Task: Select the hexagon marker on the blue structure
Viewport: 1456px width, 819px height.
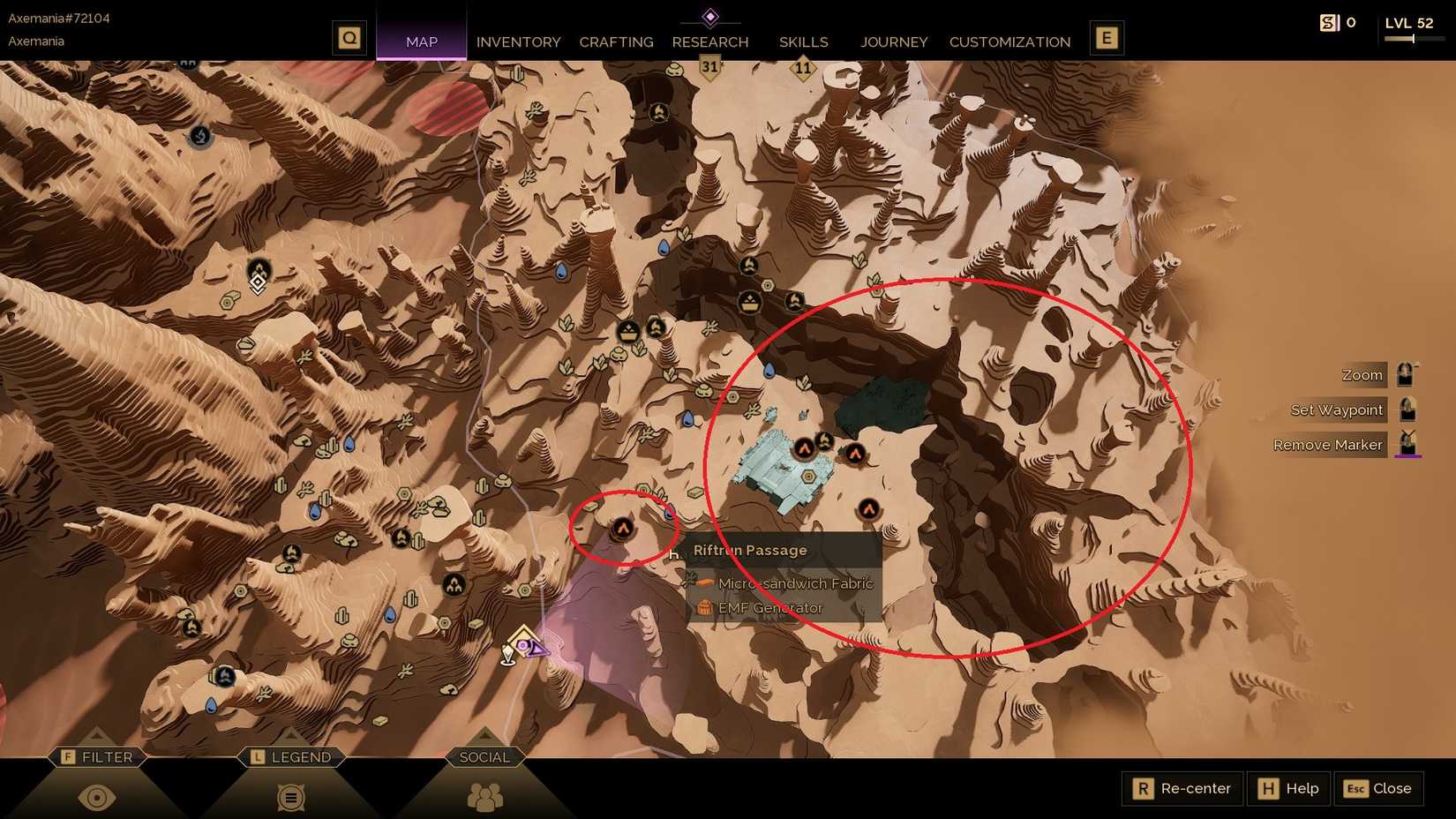Action: (810, 477)
